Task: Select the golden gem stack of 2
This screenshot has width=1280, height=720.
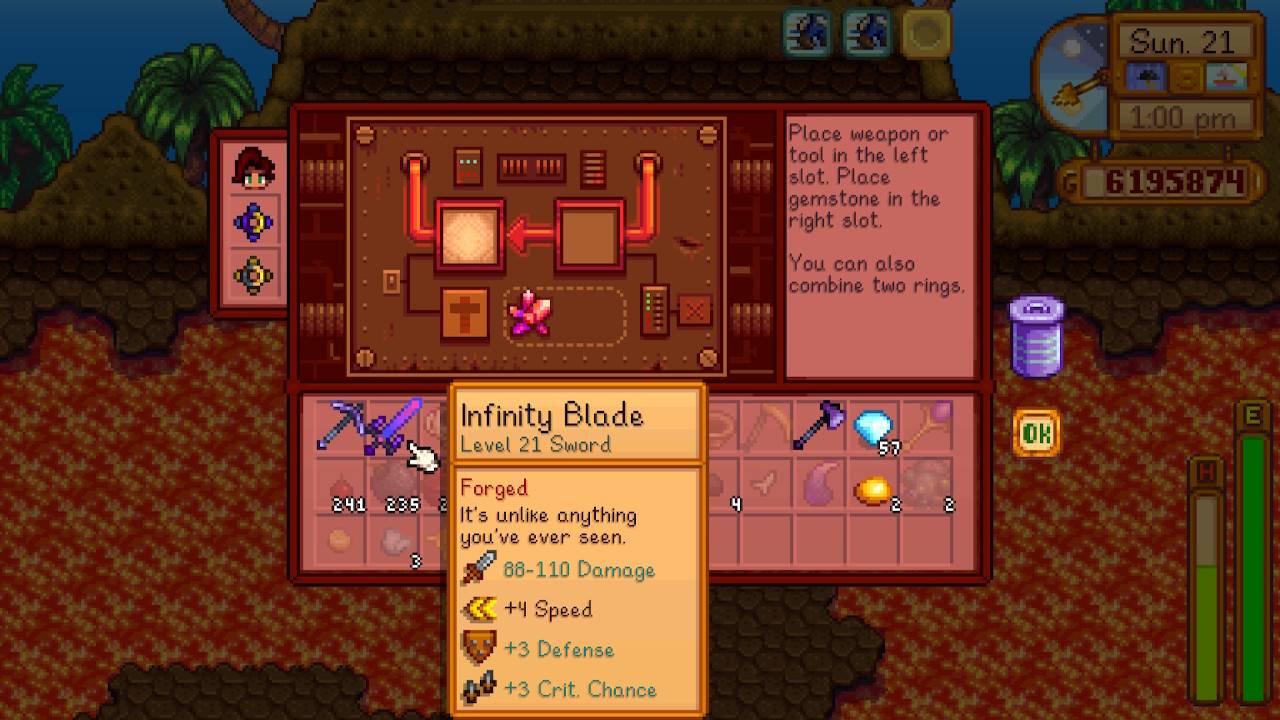Action: click(873, 490)
